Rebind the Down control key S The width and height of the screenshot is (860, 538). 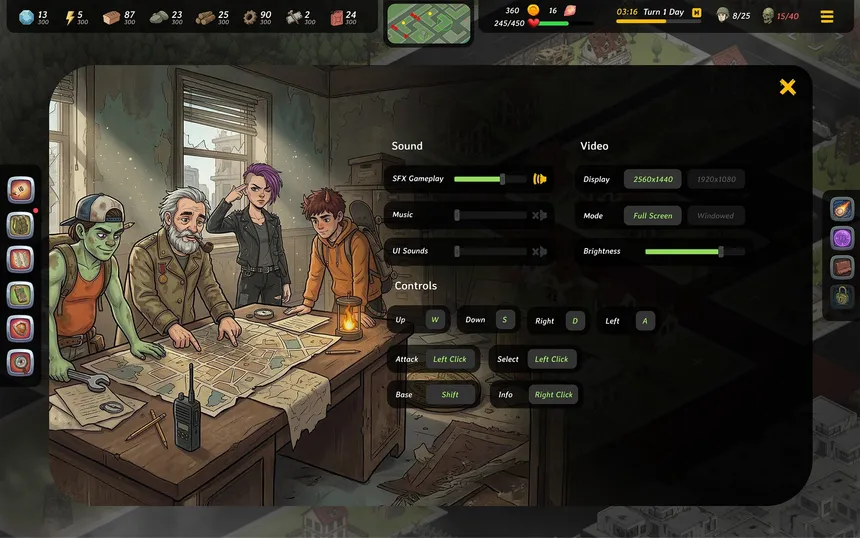click(504, 320)
